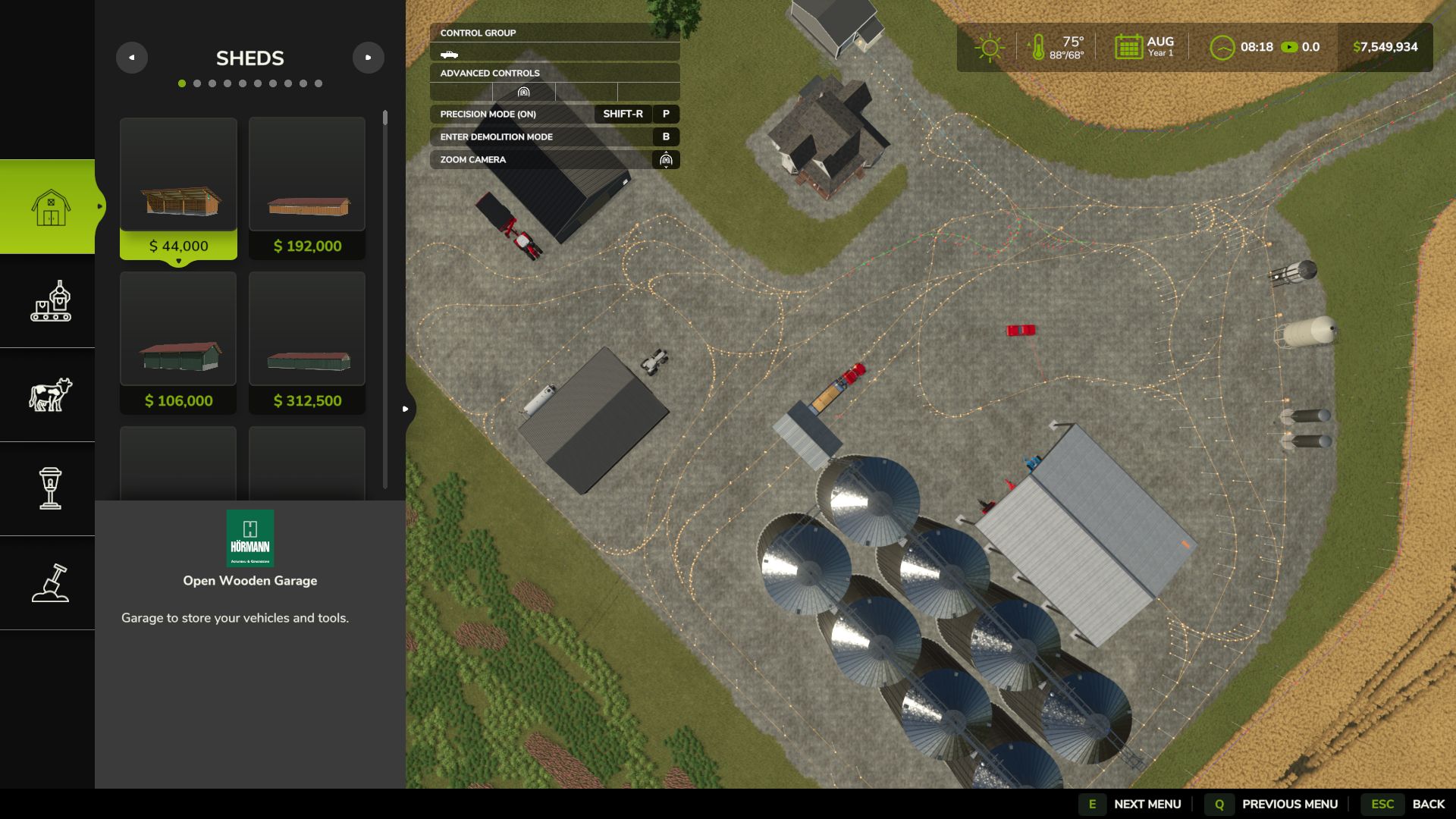Open the landscaping shovel category
The height and width of the screenshot is (819, 1456).
point(50,583)
